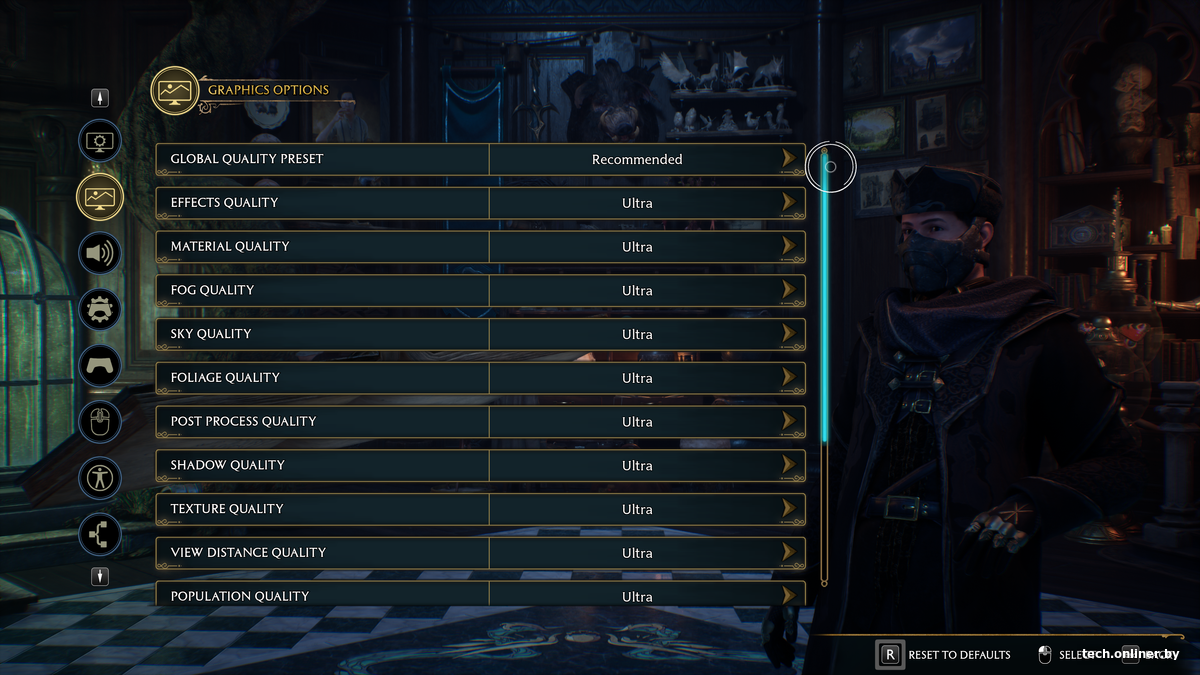The width and height of the screenshot is (1200, 675).
Task: Open the last sidebar tab with branching icon
Action: [100, 534]
